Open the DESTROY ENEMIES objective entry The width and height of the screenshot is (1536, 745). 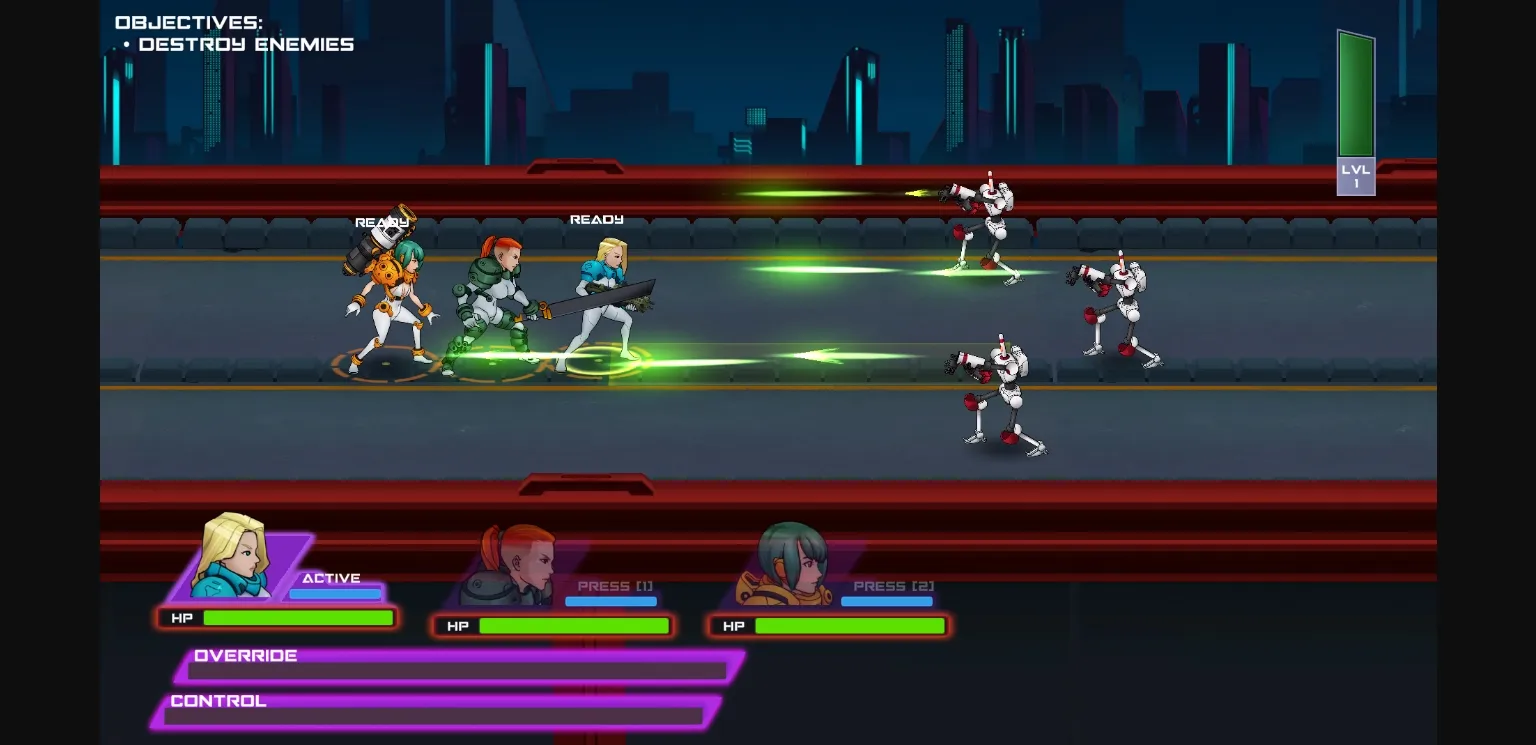click(247, 44)
